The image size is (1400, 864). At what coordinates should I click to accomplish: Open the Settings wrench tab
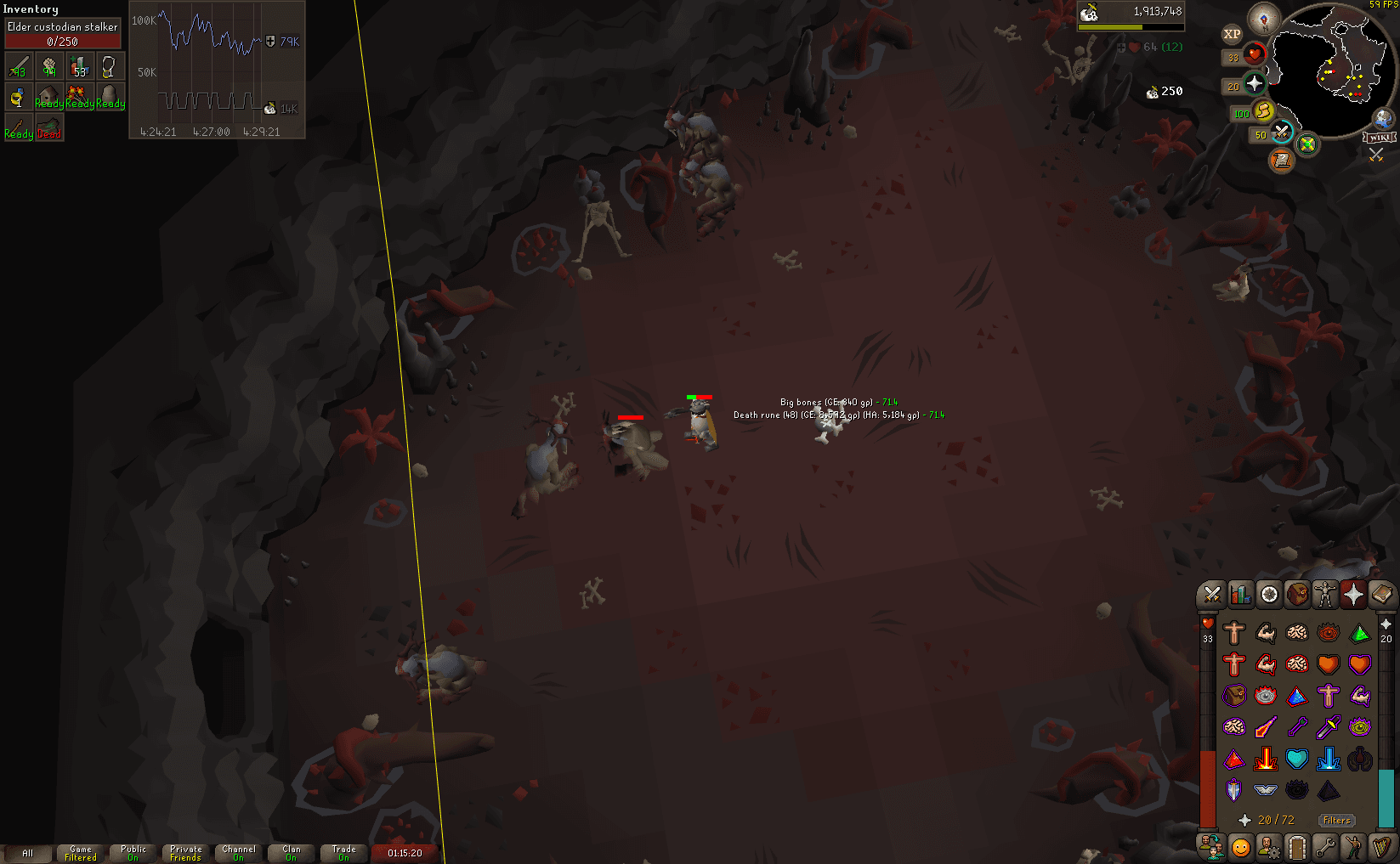[x=1325, y=847]
